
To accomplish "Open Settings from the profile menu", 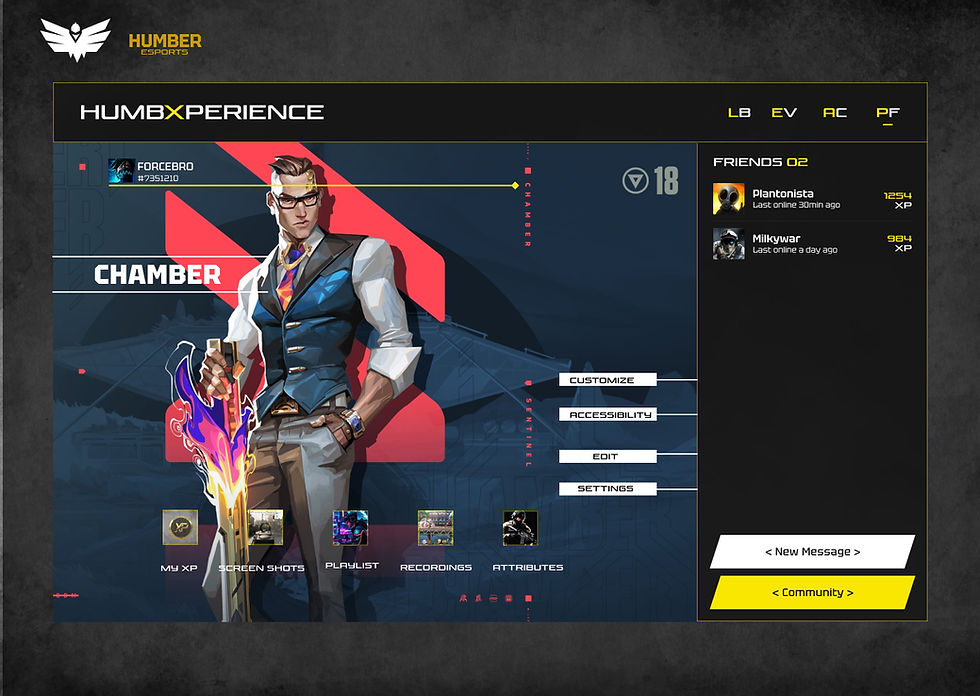I will (608, 489).
